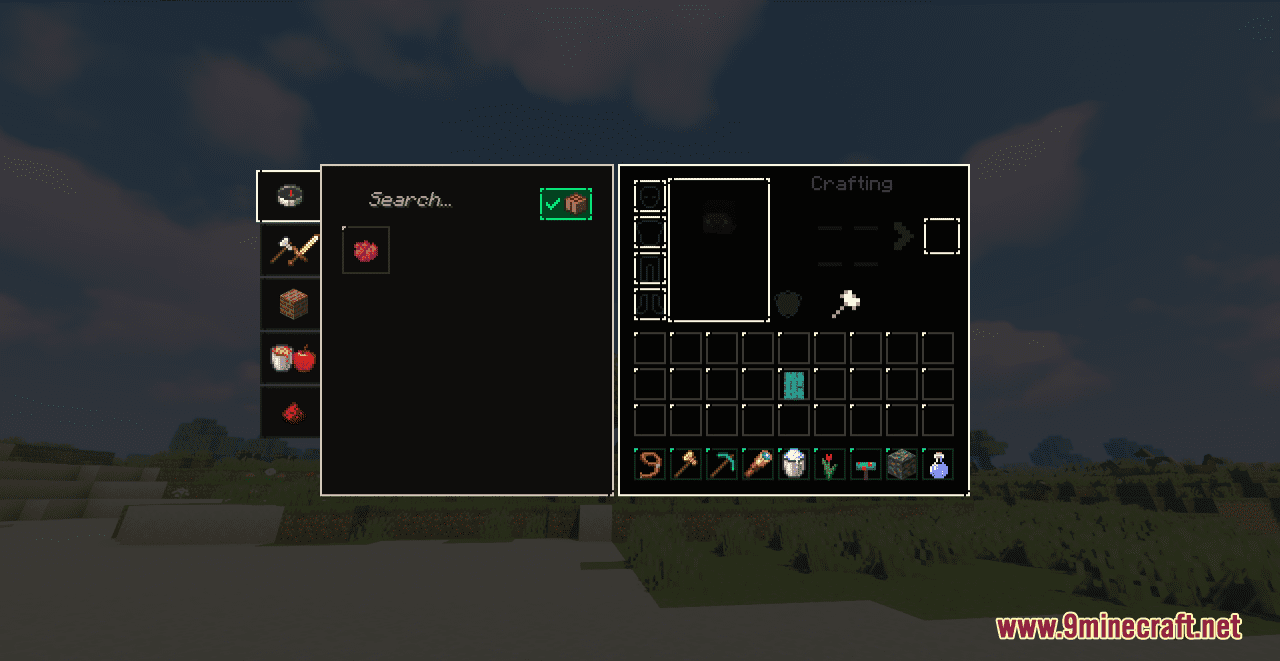Select the red item recipe in the list
The height and width of the screenshot is (661, 1280).
point(365,250)
